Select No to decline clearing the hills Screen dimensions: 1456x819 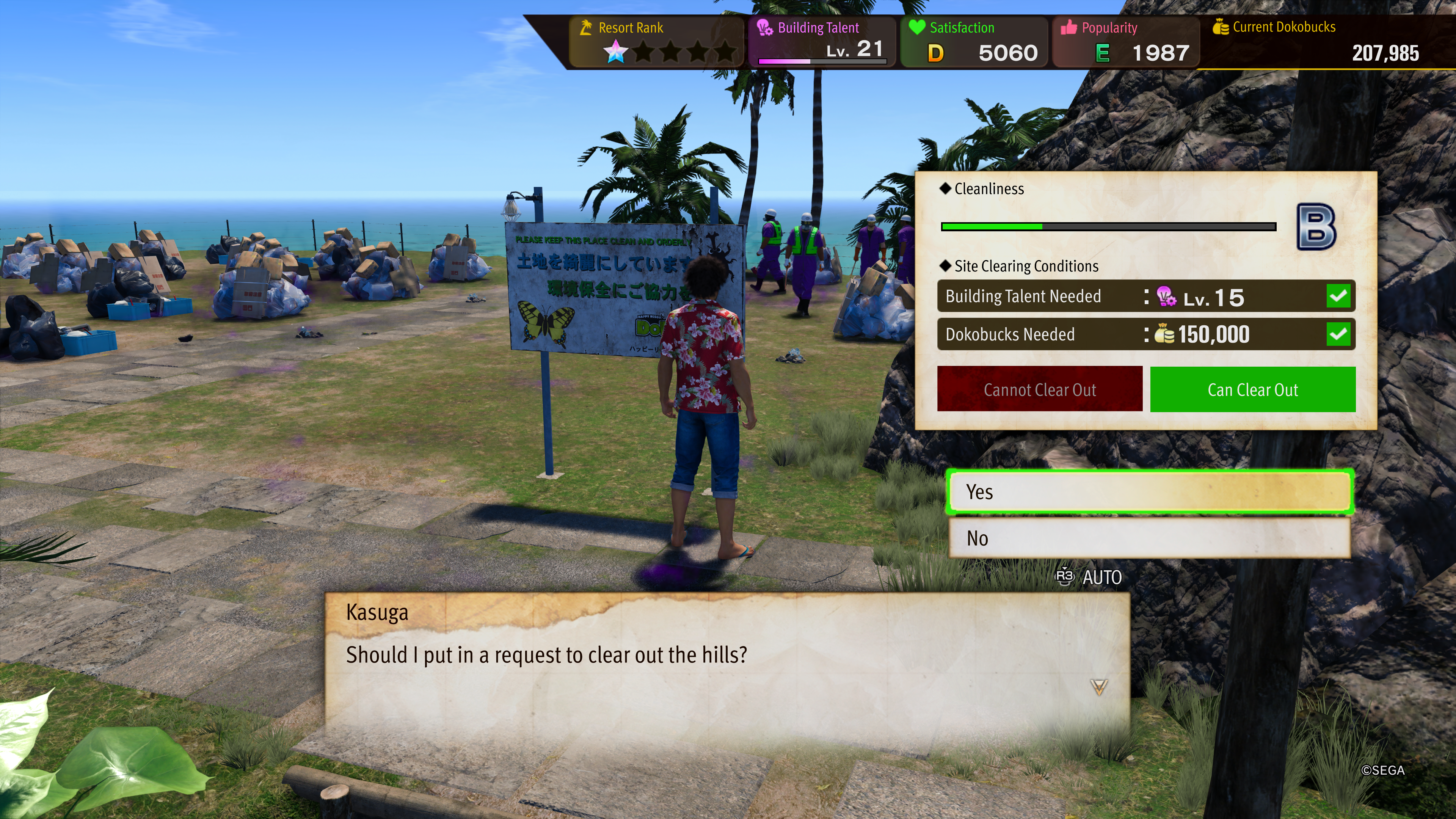[1149, 538]
